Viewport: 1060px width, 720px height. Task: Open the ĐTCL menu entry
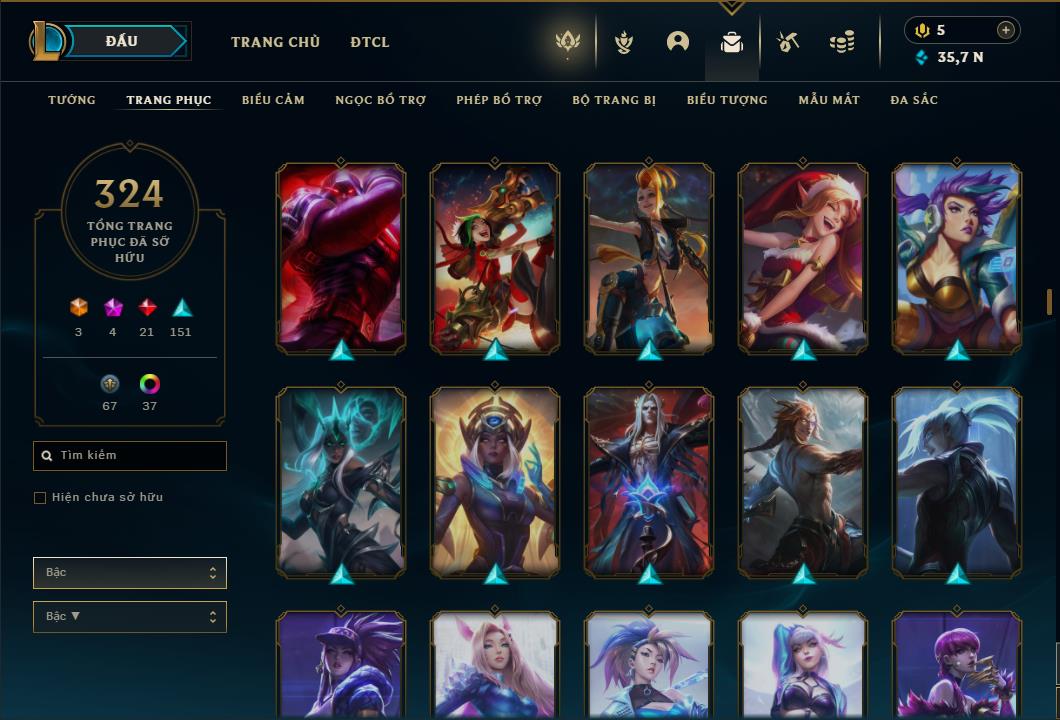pos(370,42)
